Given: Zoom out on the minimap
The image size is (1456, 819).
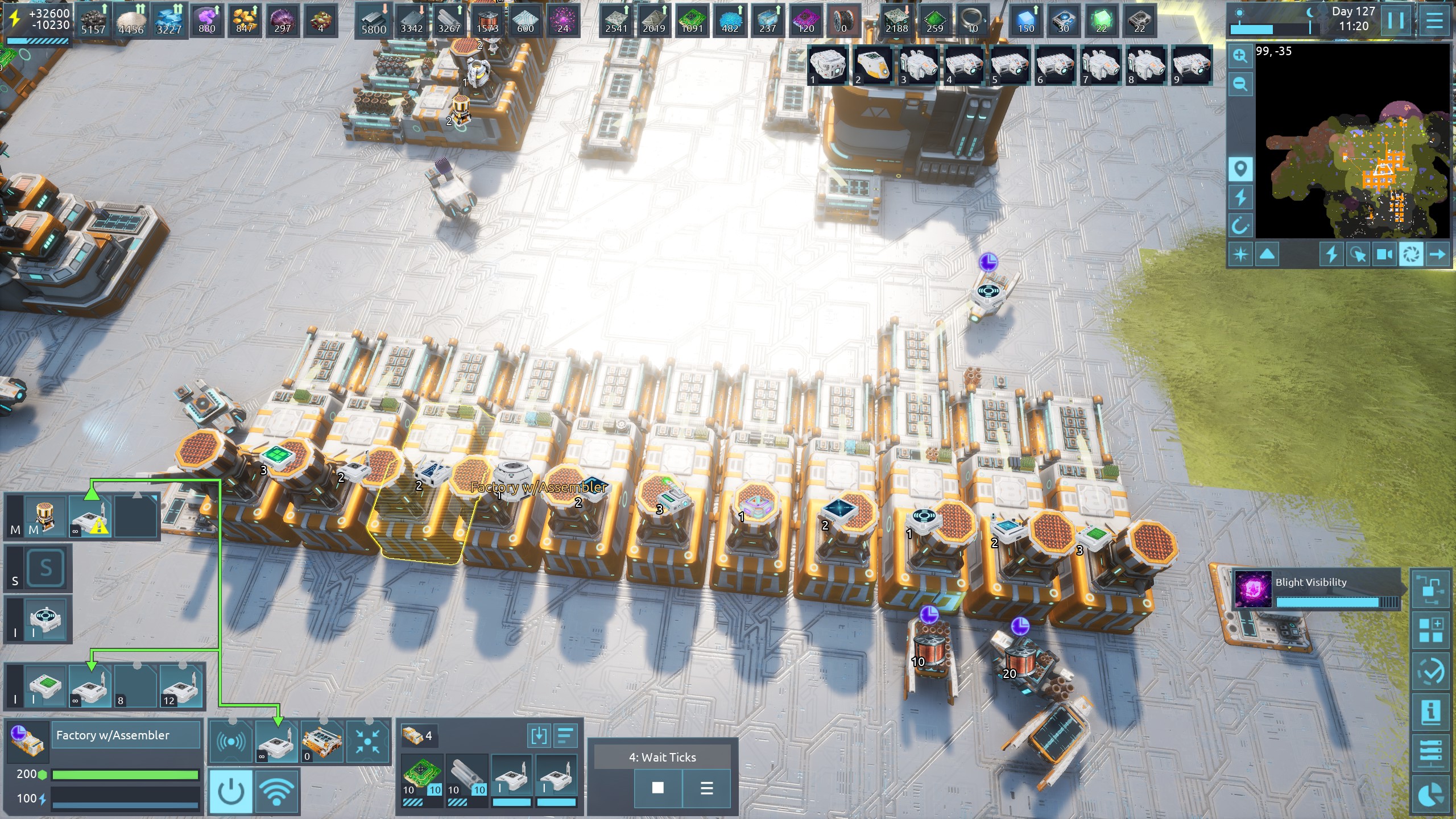Looking at the screenshot, I should (1240, 85).
